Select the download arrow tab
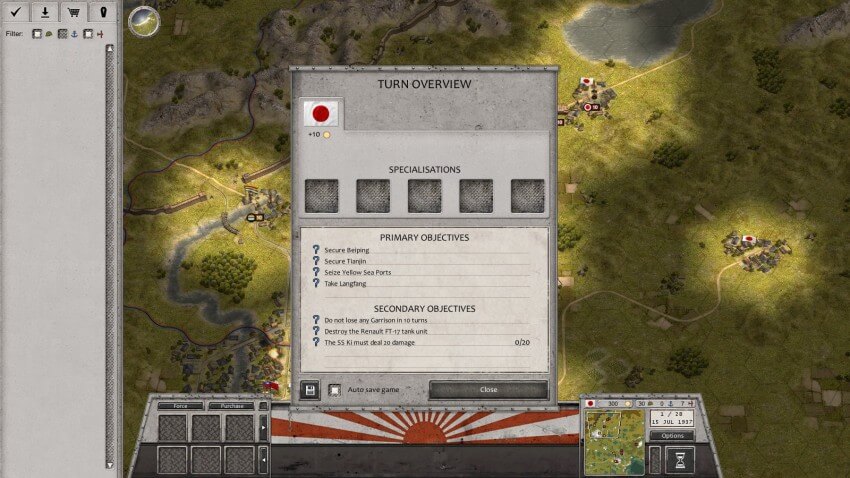 coord(45,12)
